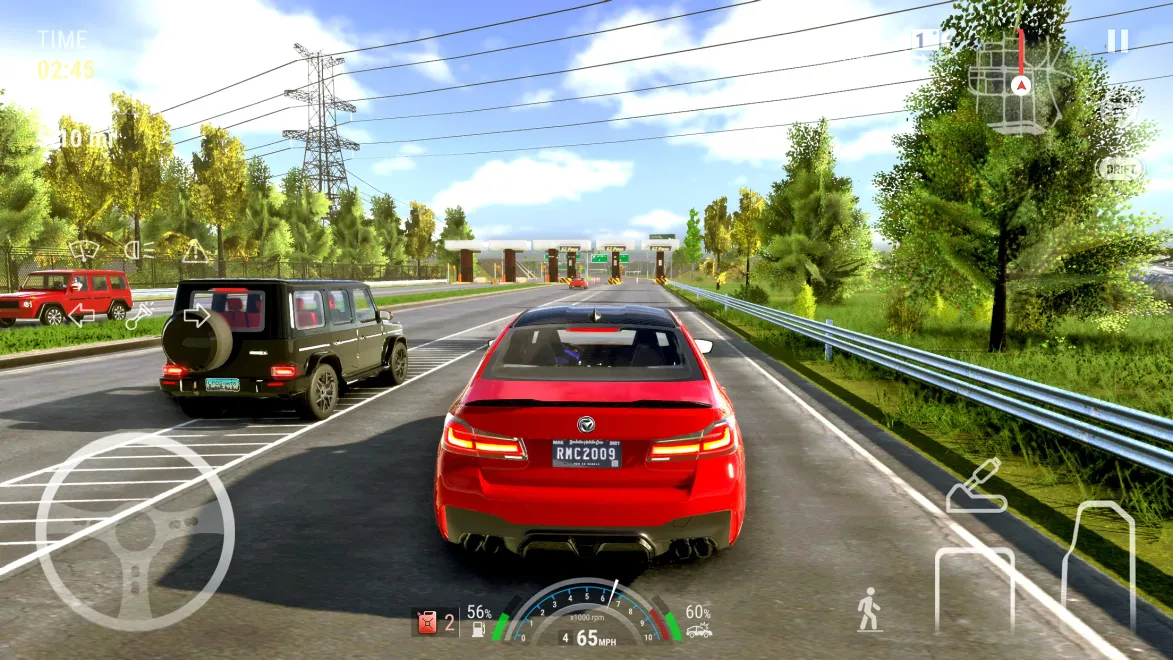Image resolution: width=1173 pixels, height=660 pixels.
Task: Turn on the headlights
Action: tap(139, 250)
